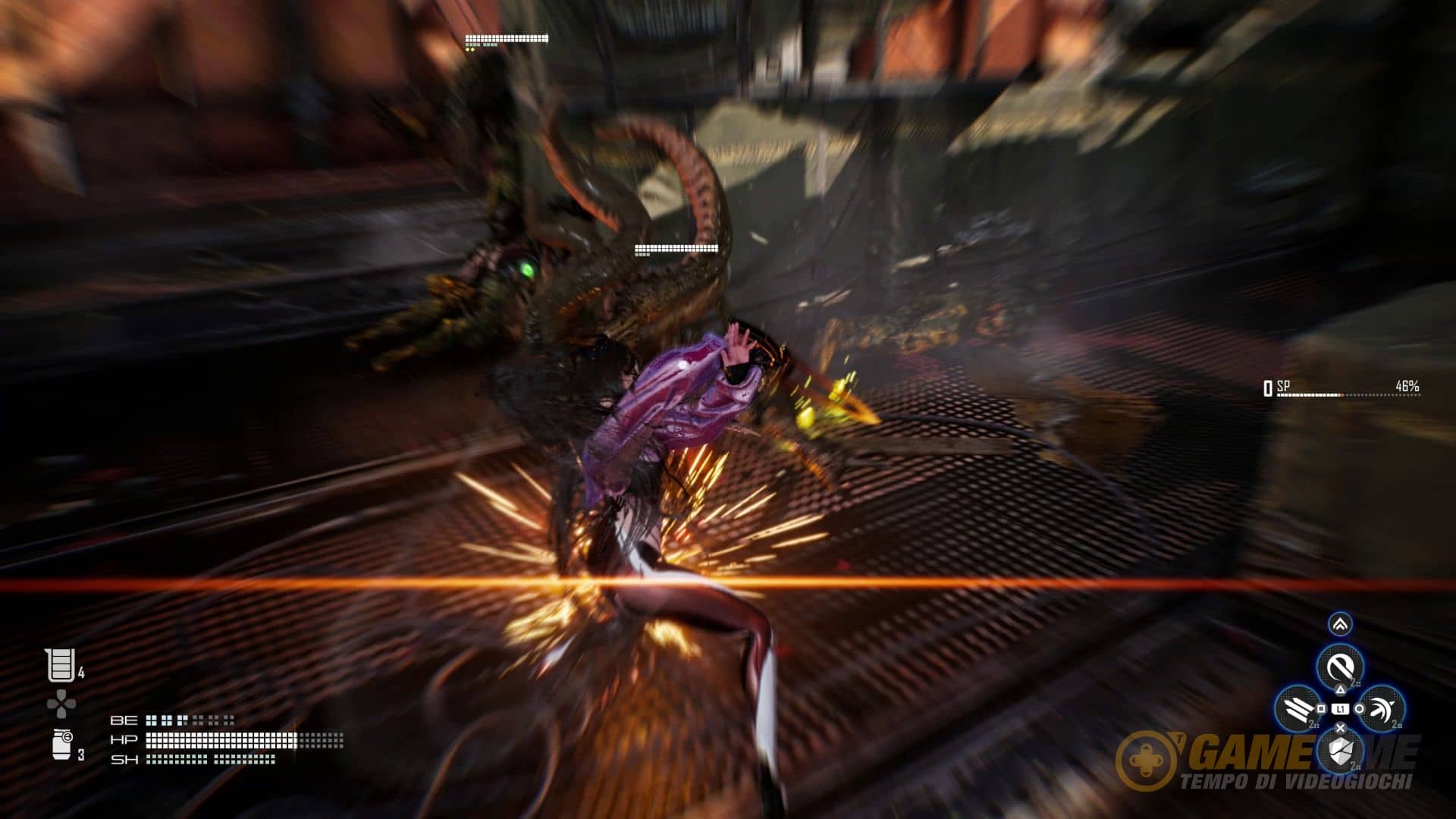The width and height of the screenshot is (1456, 819).
Task: Click the double-chevron icon above skills
Action: [x=1340, y=624]
